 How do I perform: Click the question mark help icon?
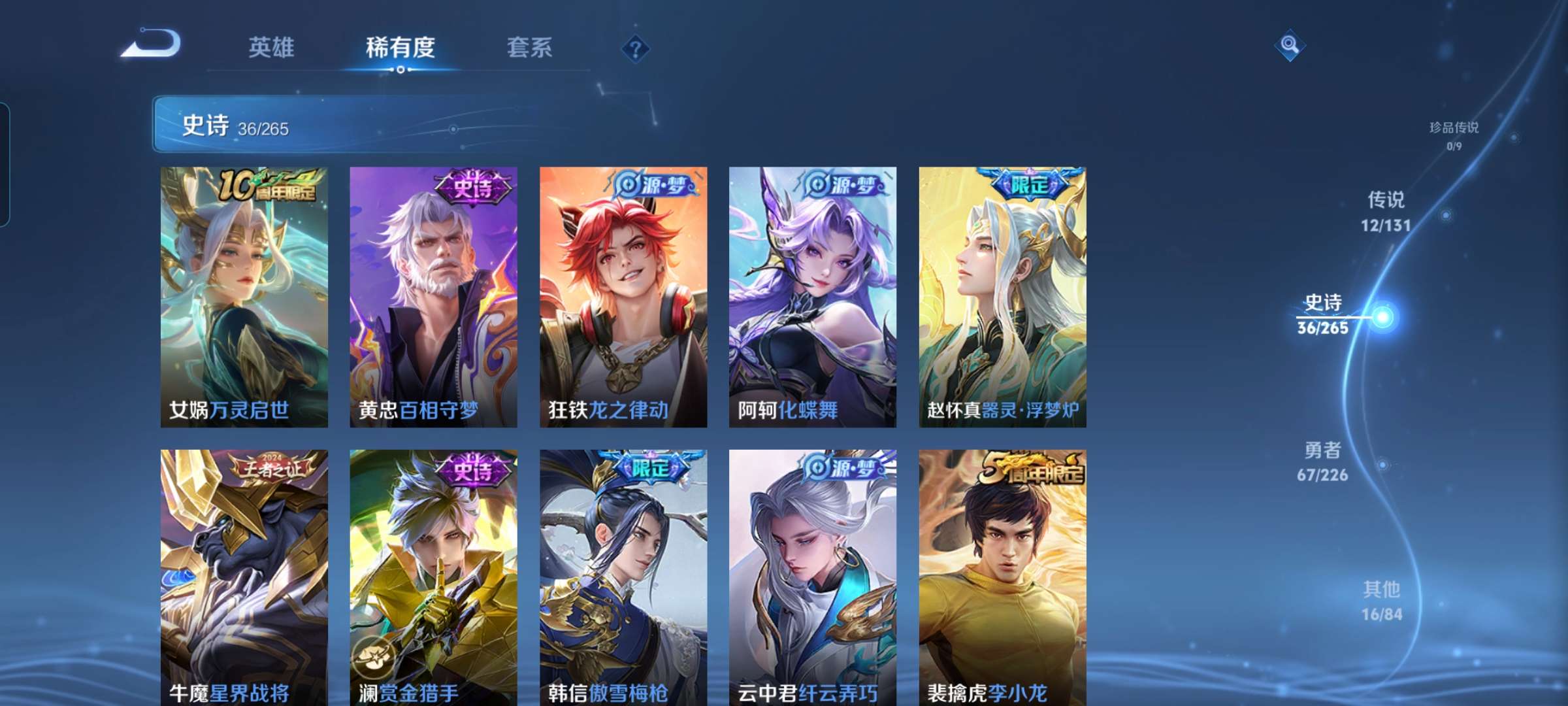[636, 49]
